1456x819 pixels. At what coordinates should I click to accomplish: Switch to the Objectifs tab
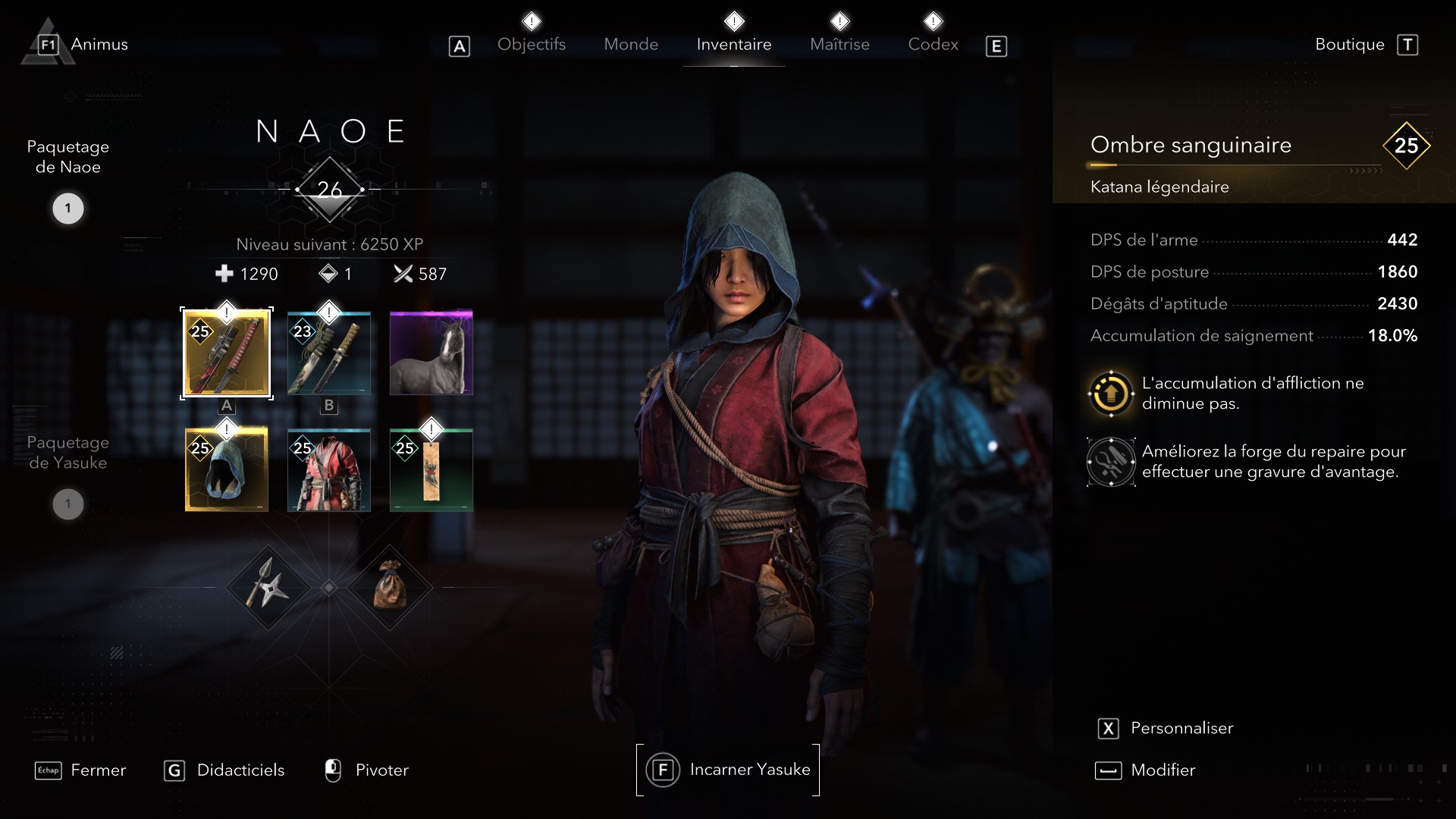(x=531, y=45)
